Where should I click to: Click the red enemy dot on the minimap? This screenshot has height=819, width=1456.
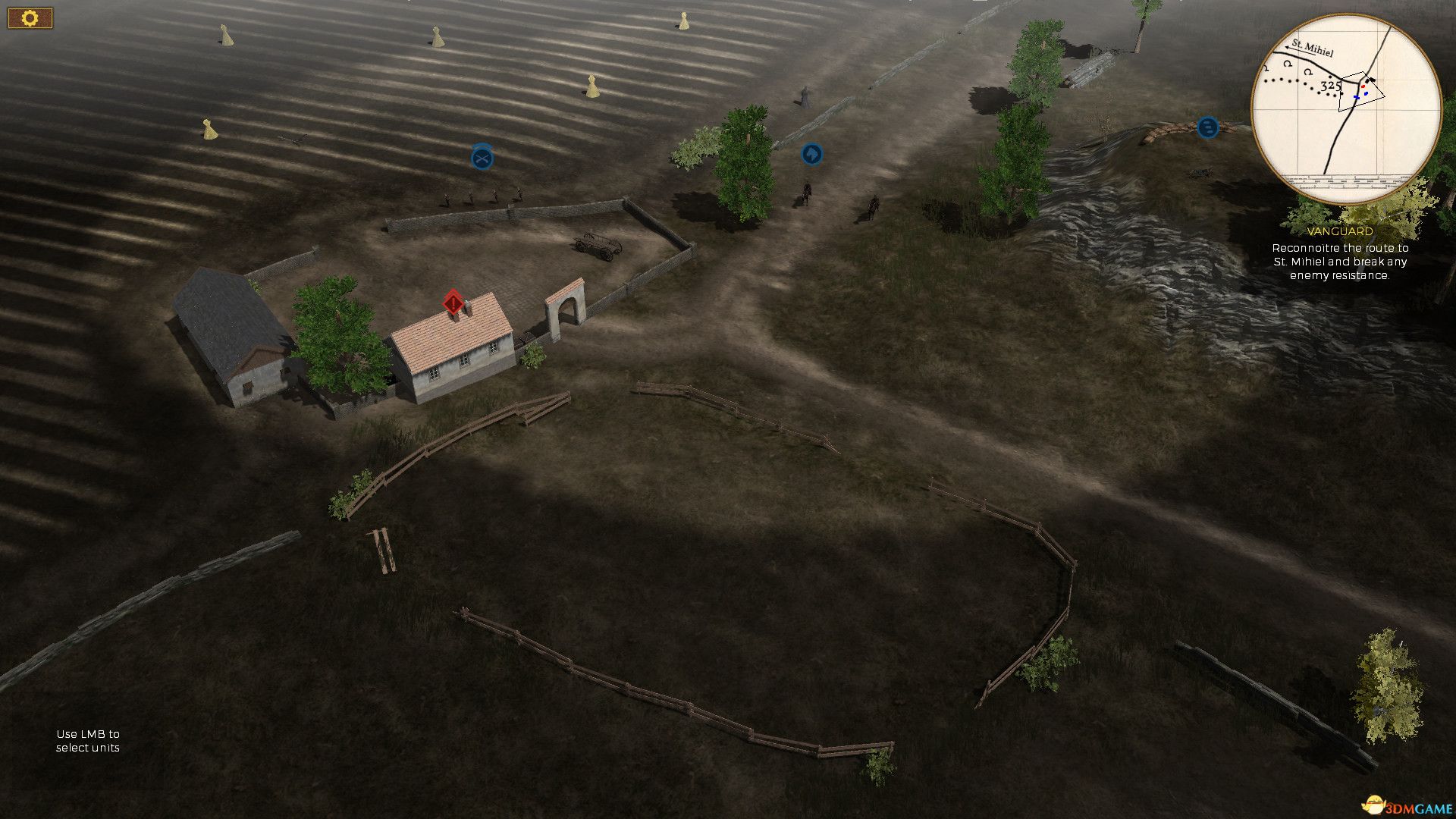click(x=1363, y=86)
